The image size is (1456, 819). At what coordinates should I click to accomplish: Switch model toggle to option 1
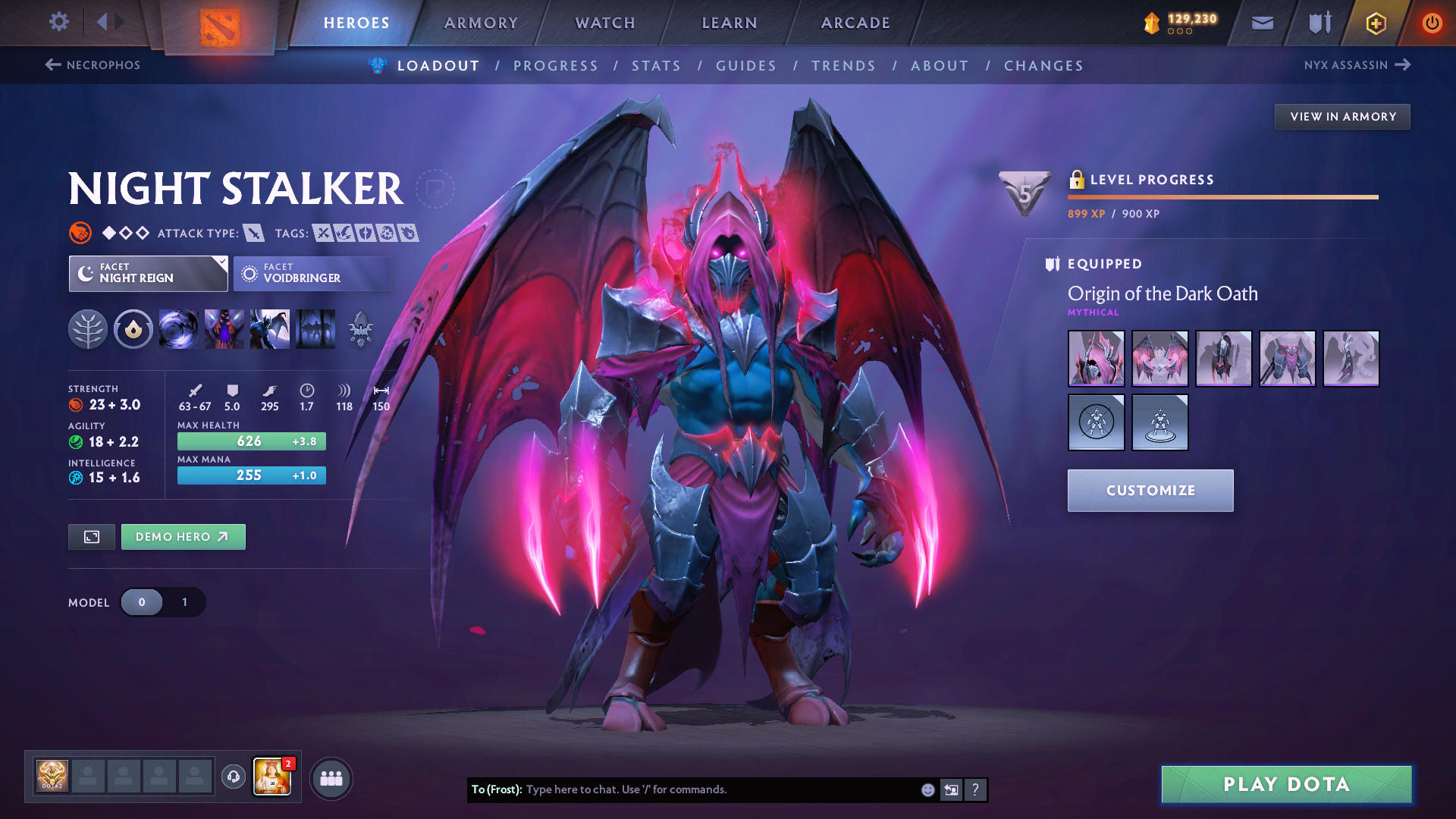coord(184,602)
